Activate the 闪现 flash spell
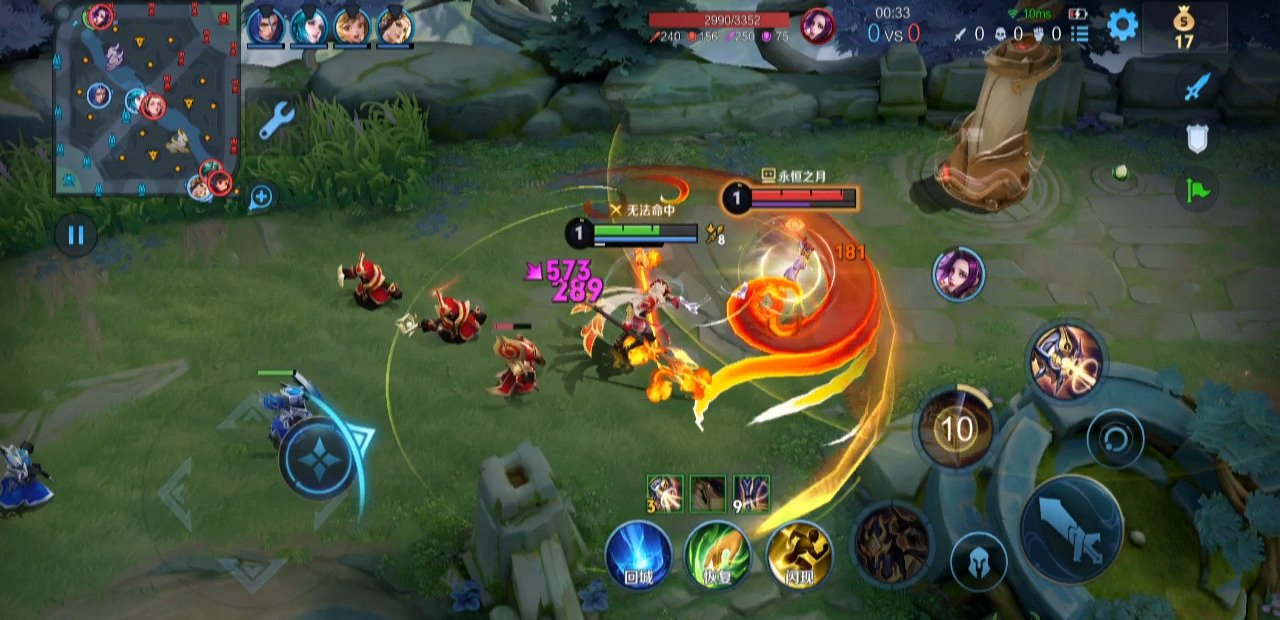This screenshot has width=1280, height=620. tap(799, 555)
